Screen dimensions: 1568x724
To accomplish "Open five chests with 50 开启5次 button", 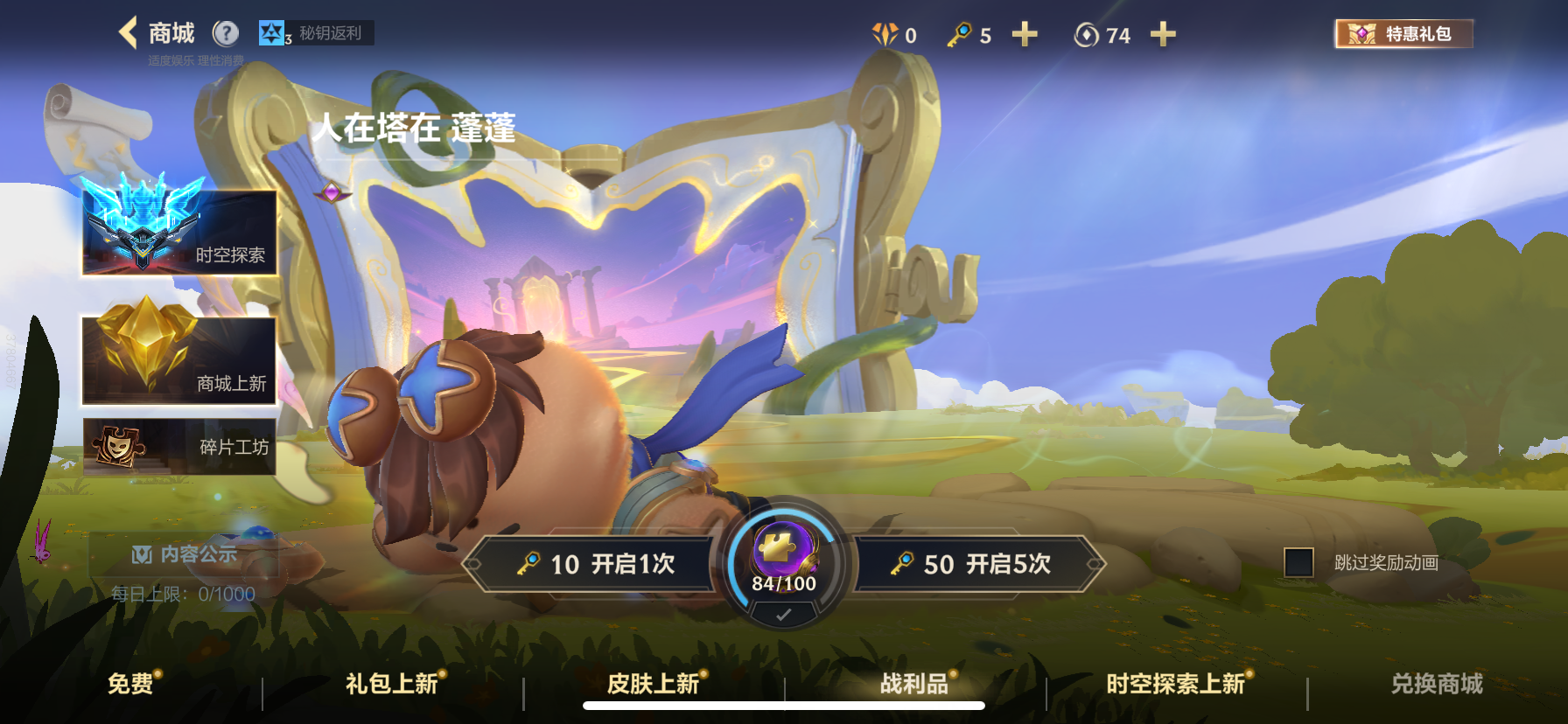I will pyautogui.click(x=976, y=565).
